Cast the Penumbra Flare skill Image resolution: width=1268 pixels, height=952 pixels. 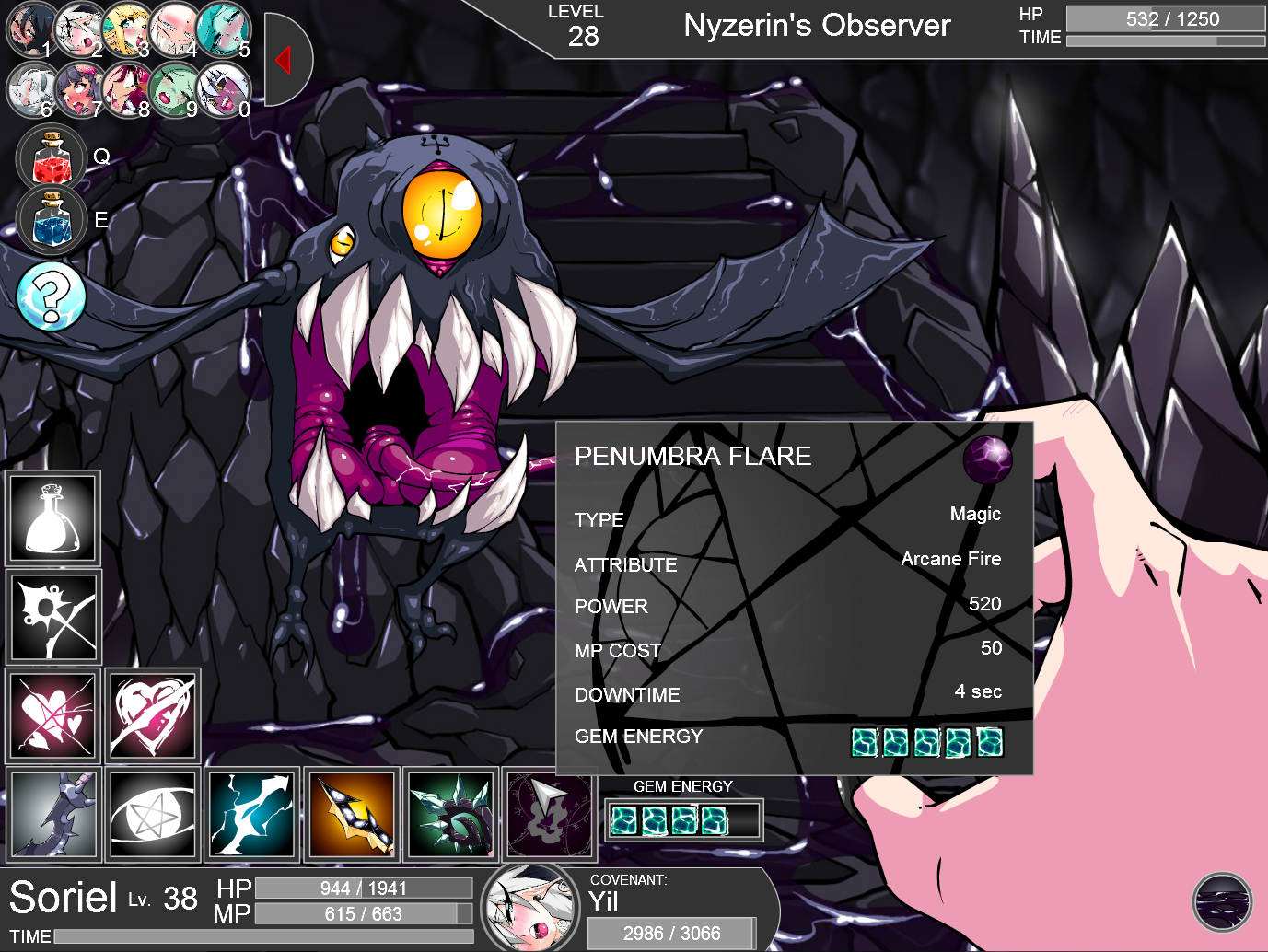point(550,814)
